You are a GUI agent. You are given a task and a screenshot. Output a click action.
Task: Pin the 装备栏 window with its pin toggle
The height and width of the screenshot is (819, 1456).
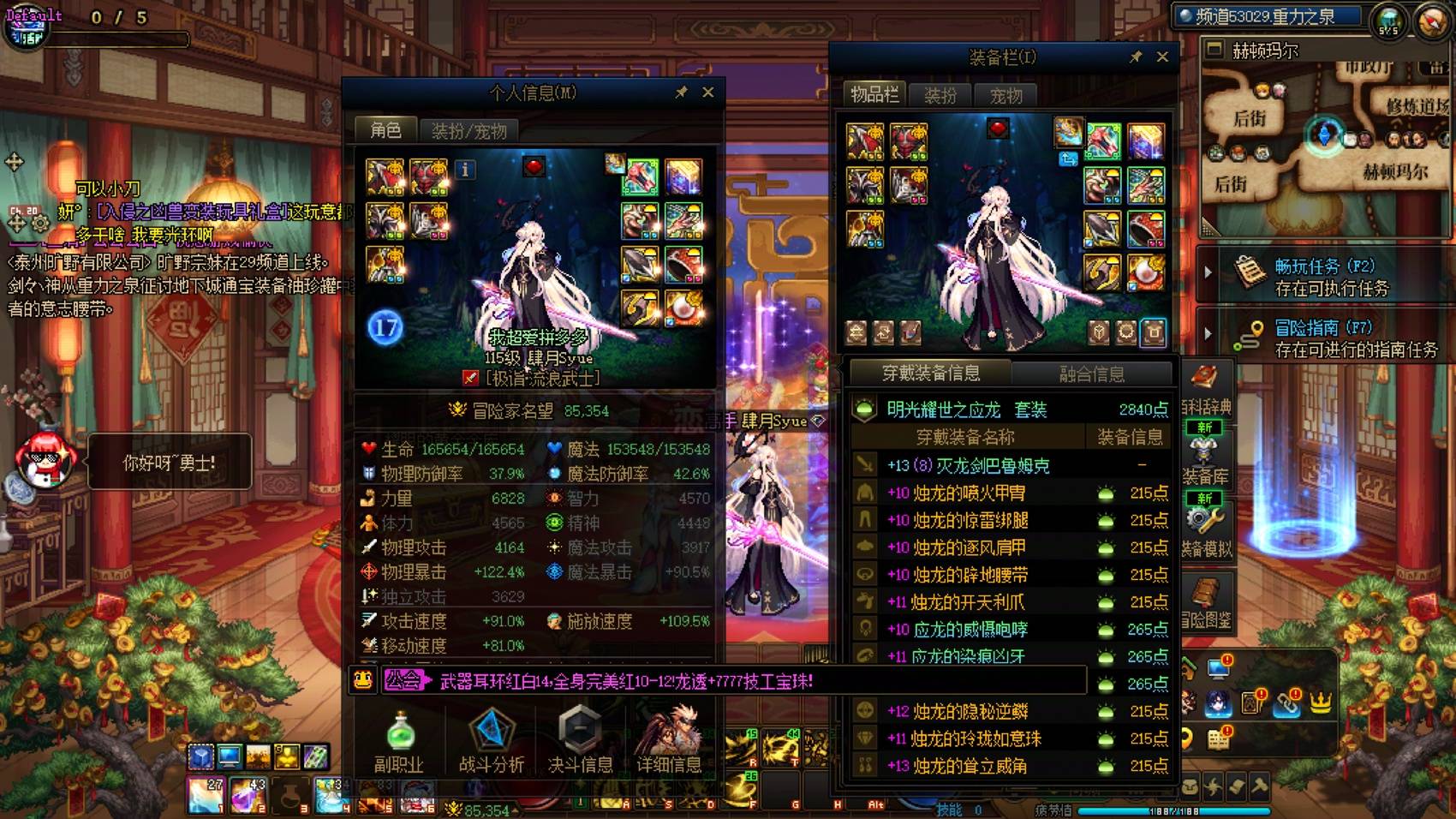tap(1137, 58)
